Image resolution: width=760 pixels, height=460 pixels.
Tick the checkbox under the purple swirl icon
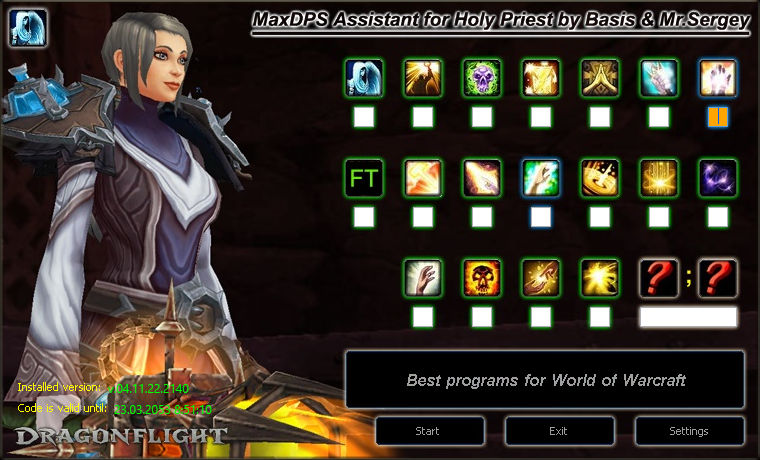pos(718,217)
